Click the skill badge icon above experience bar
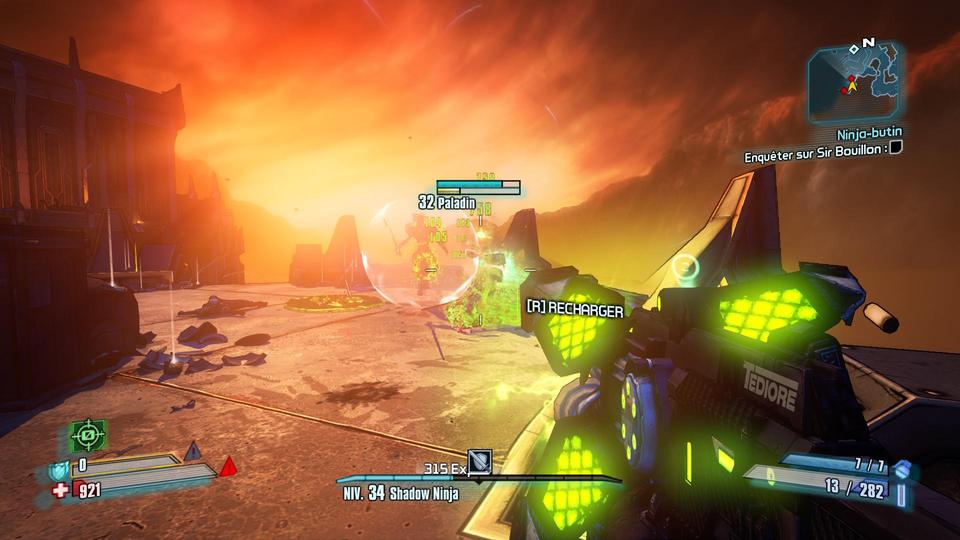The image size is (960, 540). [x=480, y=461]
